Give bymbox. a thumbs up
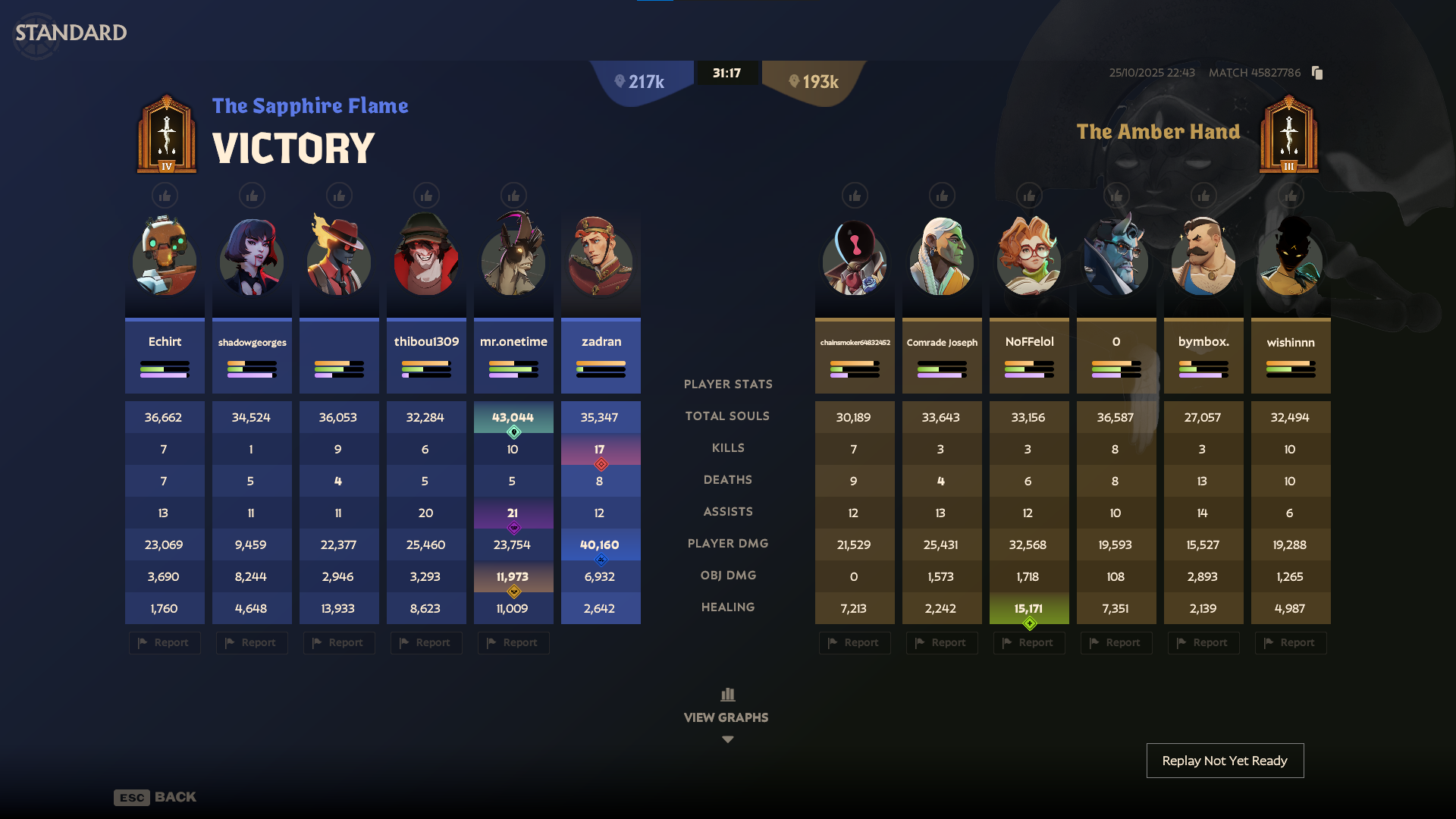 1203,195
